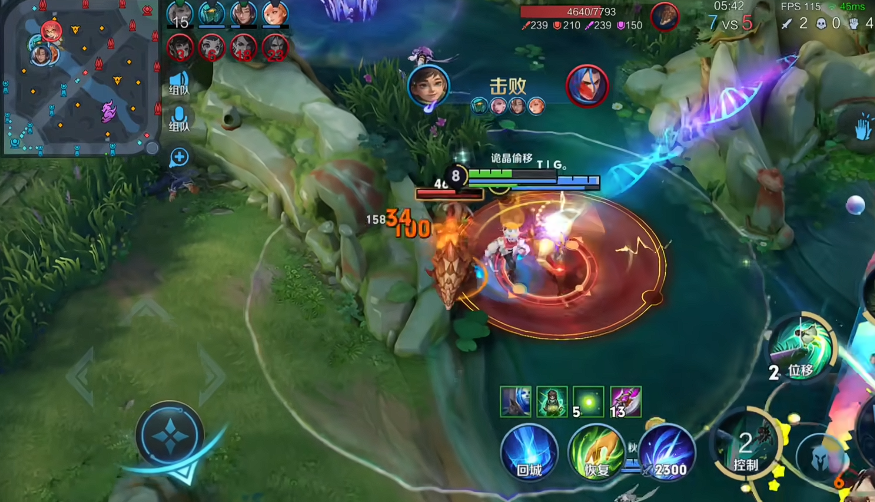Tap the virtual movement joystick

pyautogui.click(x=170, y=437)
